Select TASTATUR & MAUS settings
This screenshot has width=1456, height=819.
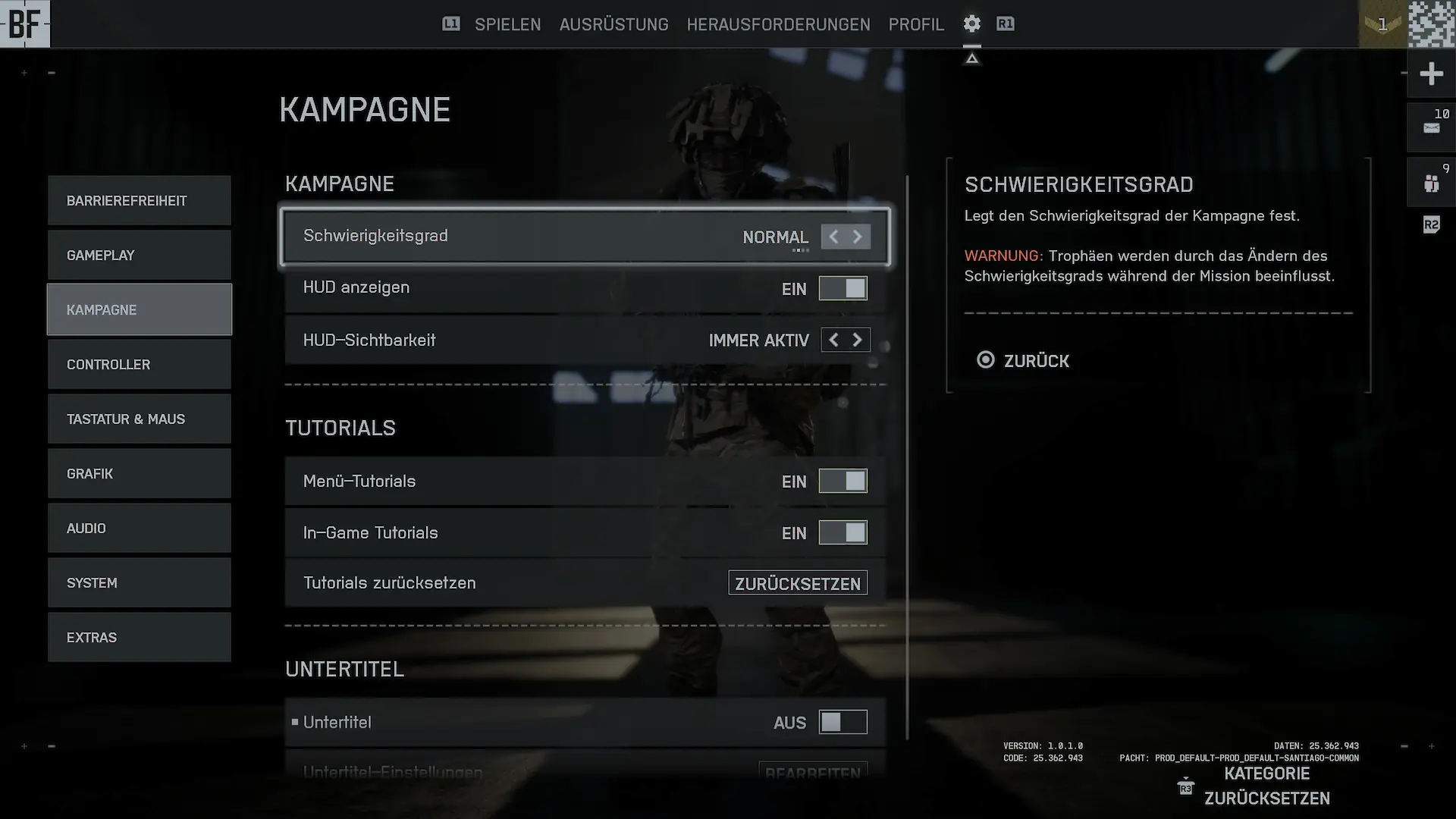(140, 419)
